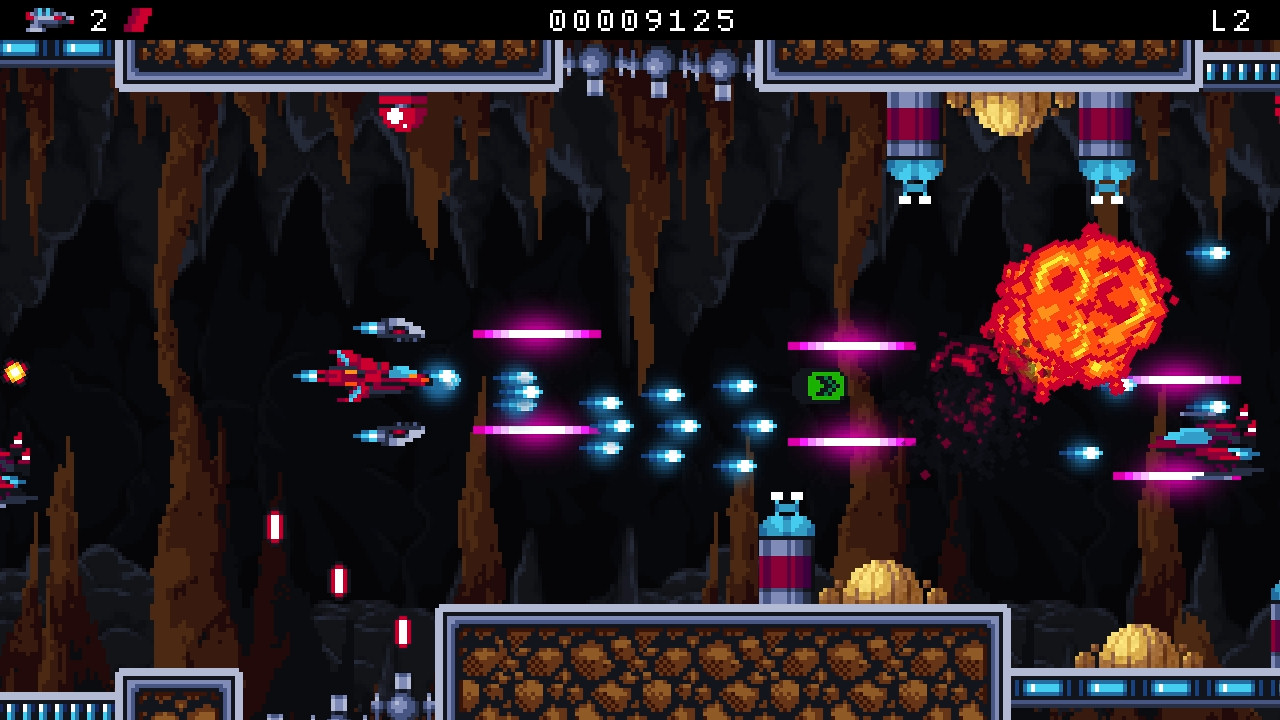Select the upper attached drone pod on the ship

392,330
